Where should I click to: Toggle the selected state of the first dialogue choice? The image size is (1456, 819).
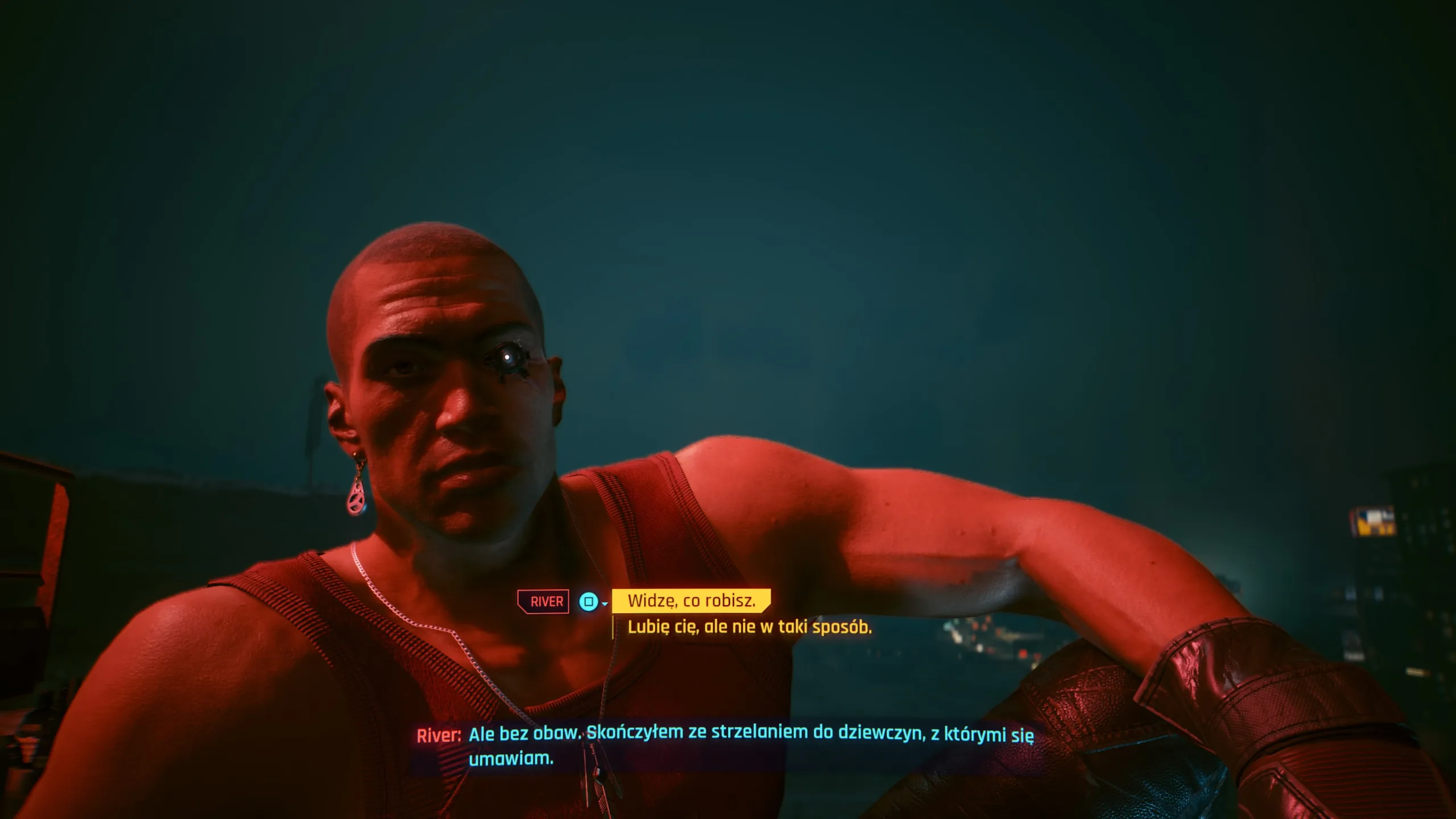tap(691, 602)
